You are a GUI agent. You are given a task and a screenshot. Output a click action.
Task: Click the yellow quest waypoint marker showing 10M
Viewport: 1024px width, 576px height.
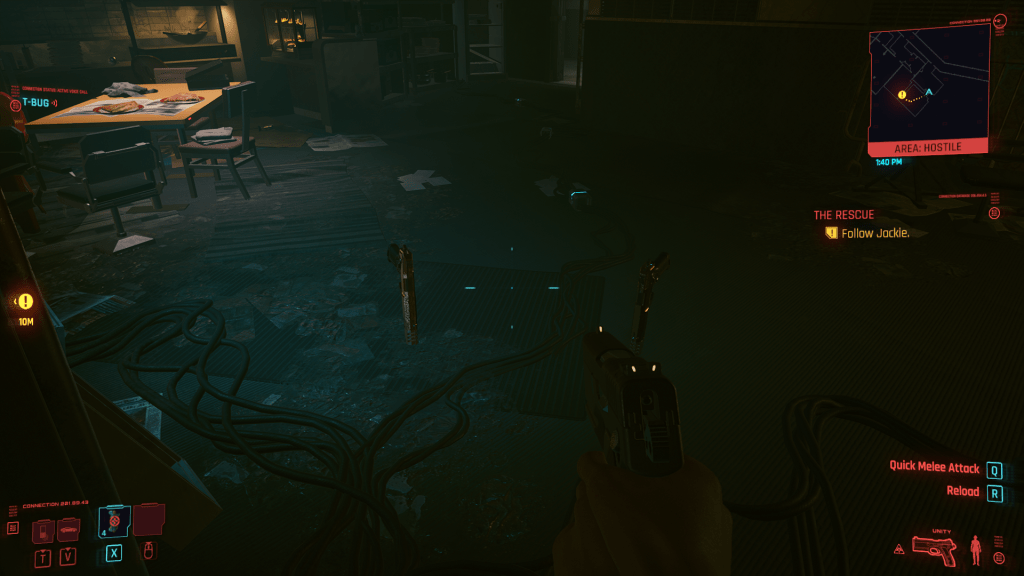point(25,301)
